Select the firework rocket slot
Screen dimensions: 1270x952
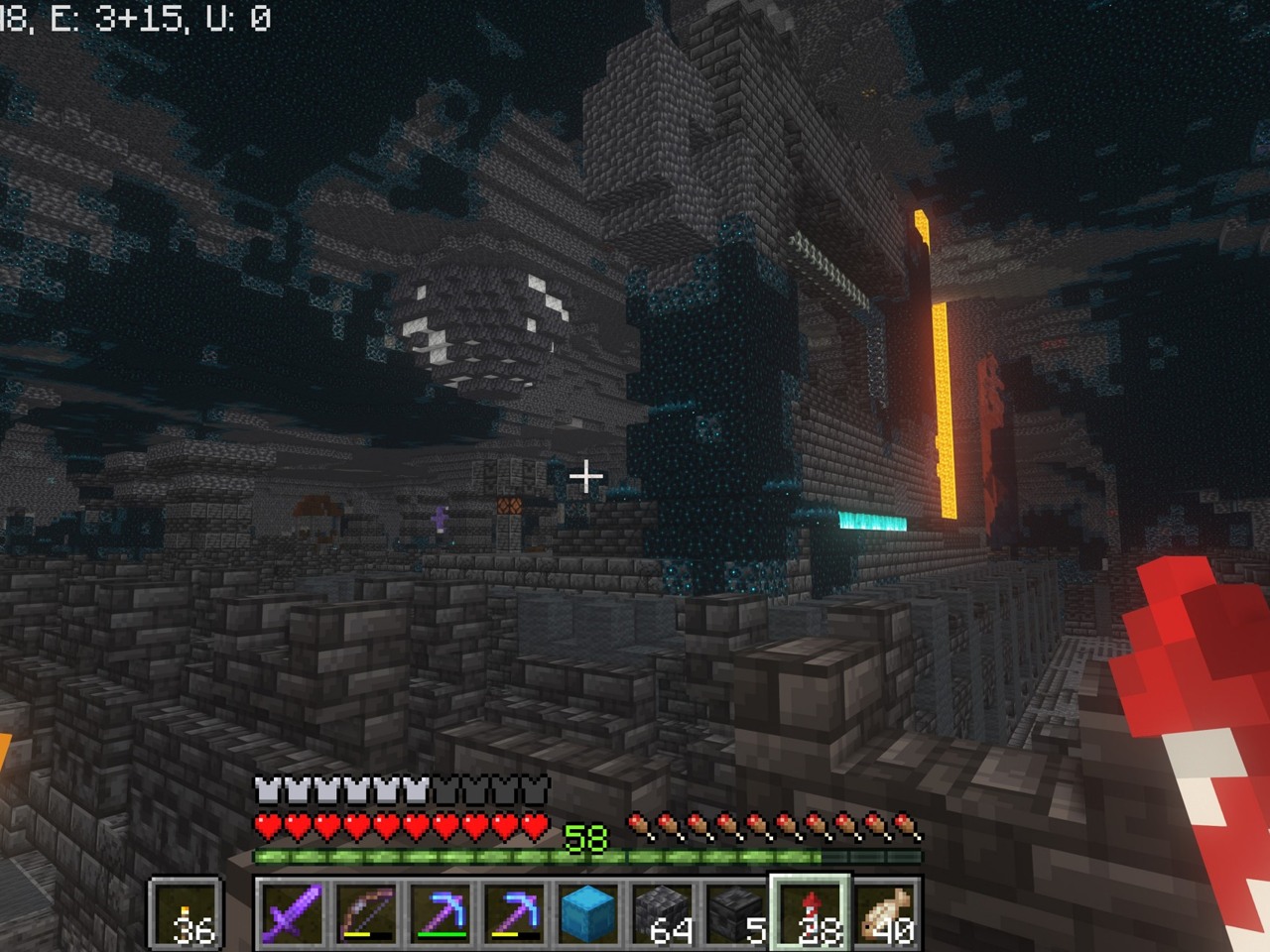(812, 911)
